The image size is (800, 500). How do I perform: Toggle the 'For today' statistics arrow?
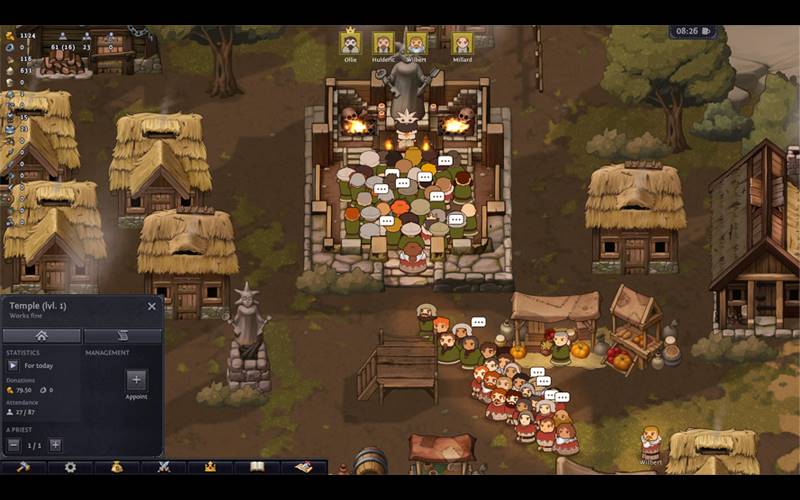[x=13, y=366]
